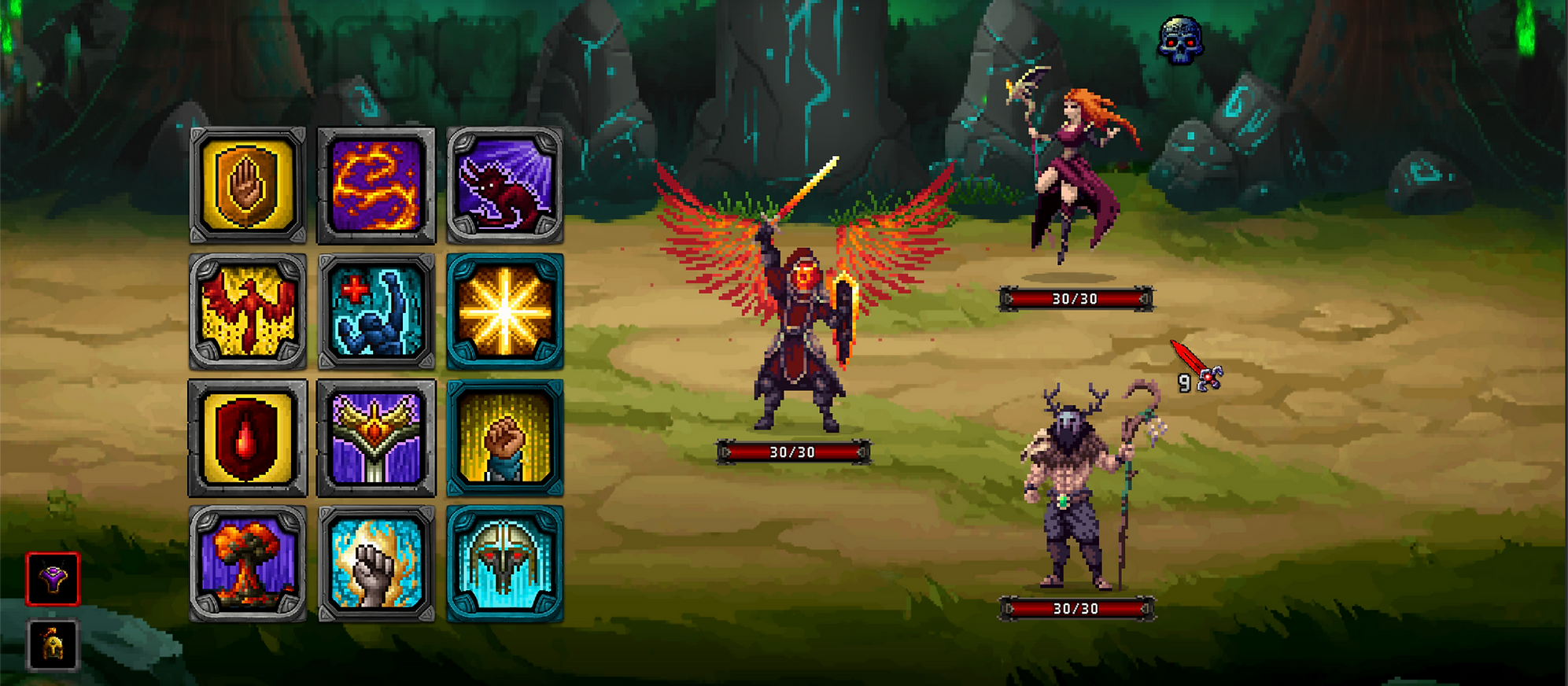Activate the purple crowned amulet ability
1568x686 pixels.
tap(378, 437)
